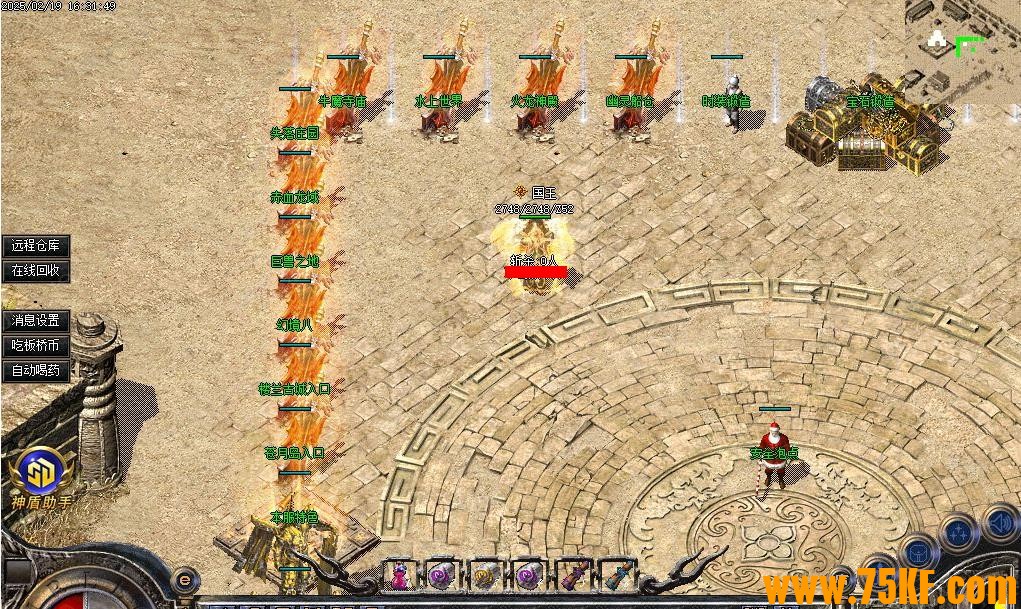Click the round "e" button
1021x609 pixels.
pyautogui.click(x=184, y=578)
